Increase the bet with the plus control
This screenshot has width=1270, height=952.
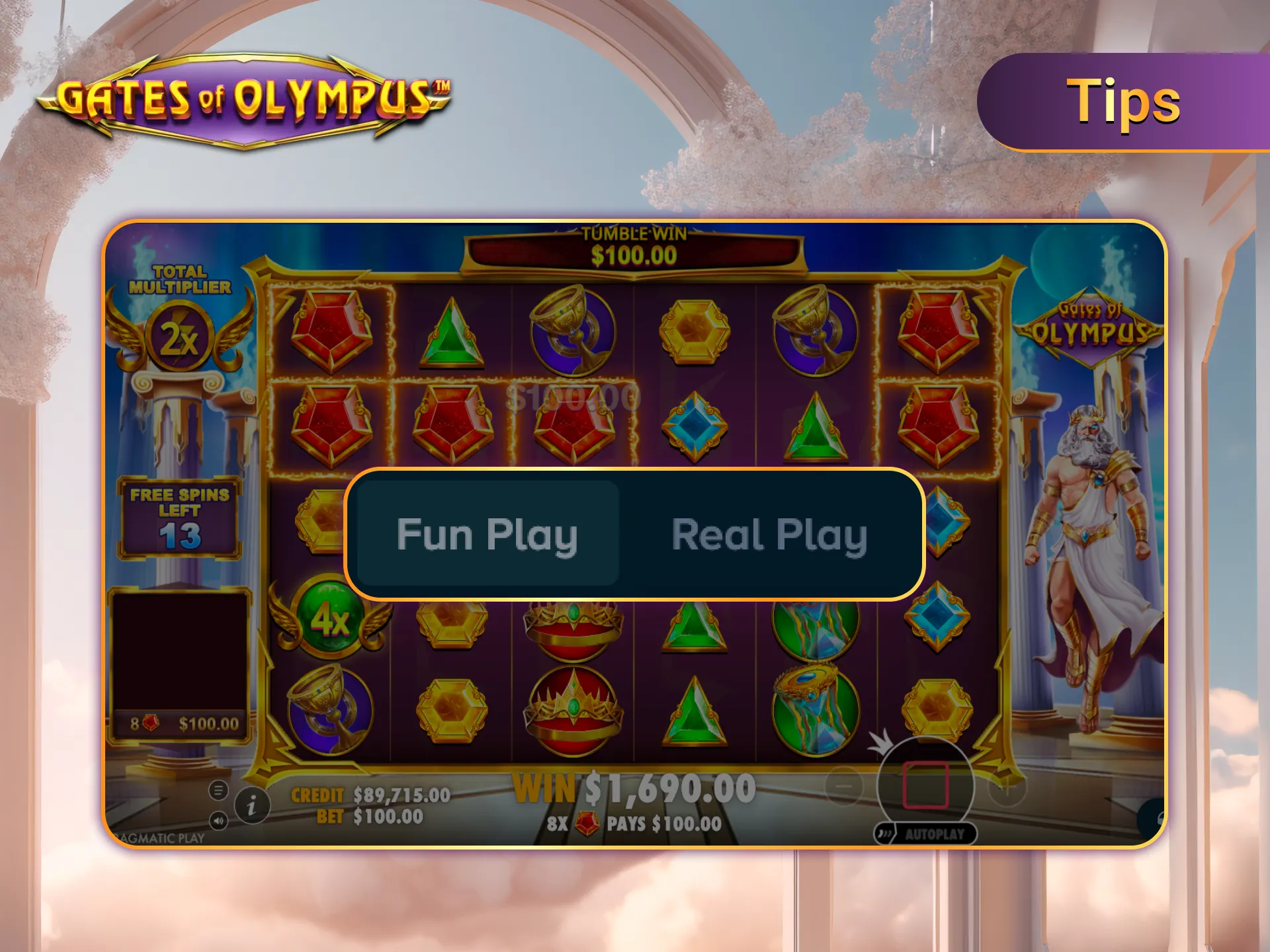(1007, 789)
